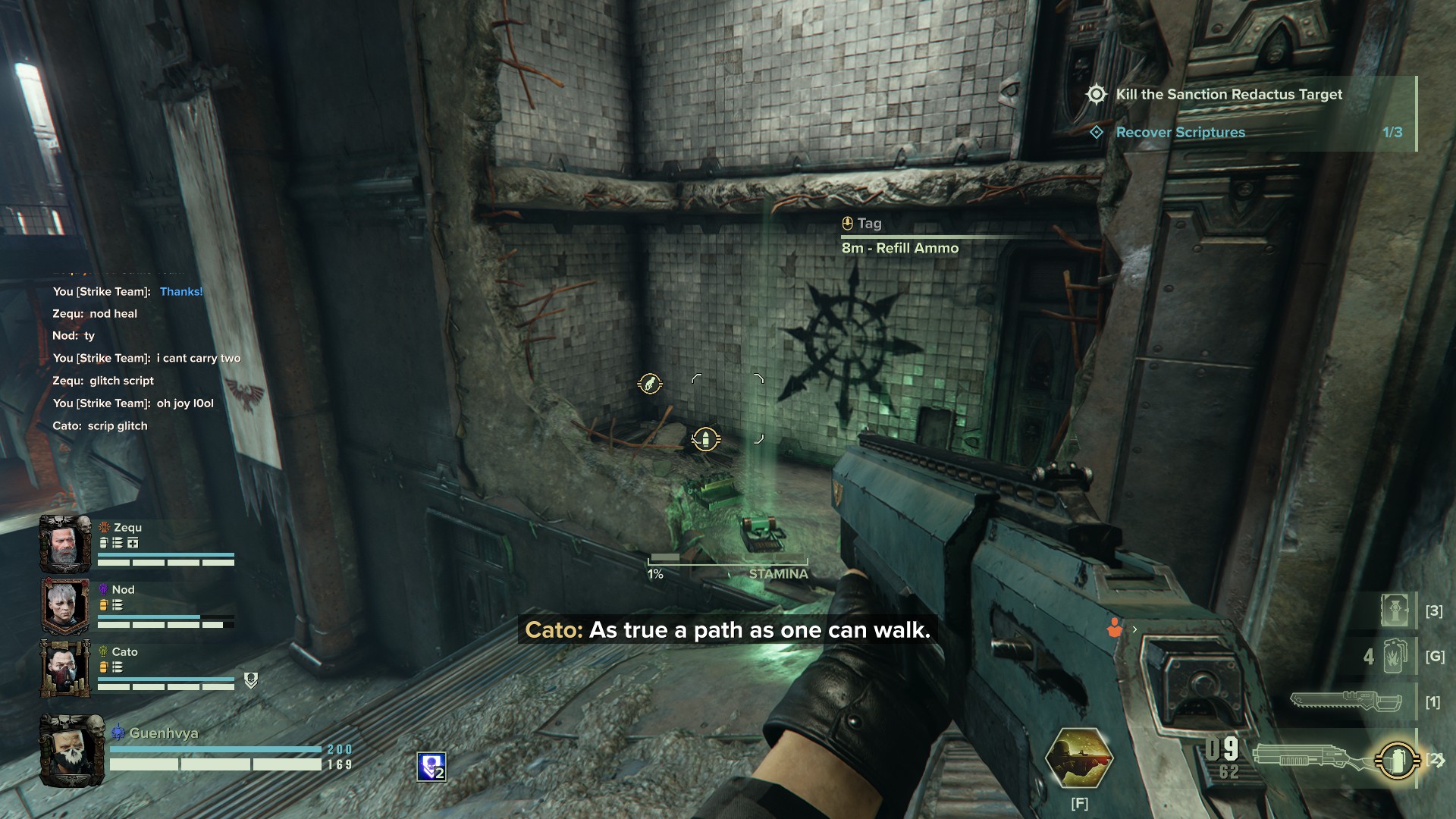Select Nod's teammate portrait
This screenshot has width=1456, height=819.
(x=64, y=606)
